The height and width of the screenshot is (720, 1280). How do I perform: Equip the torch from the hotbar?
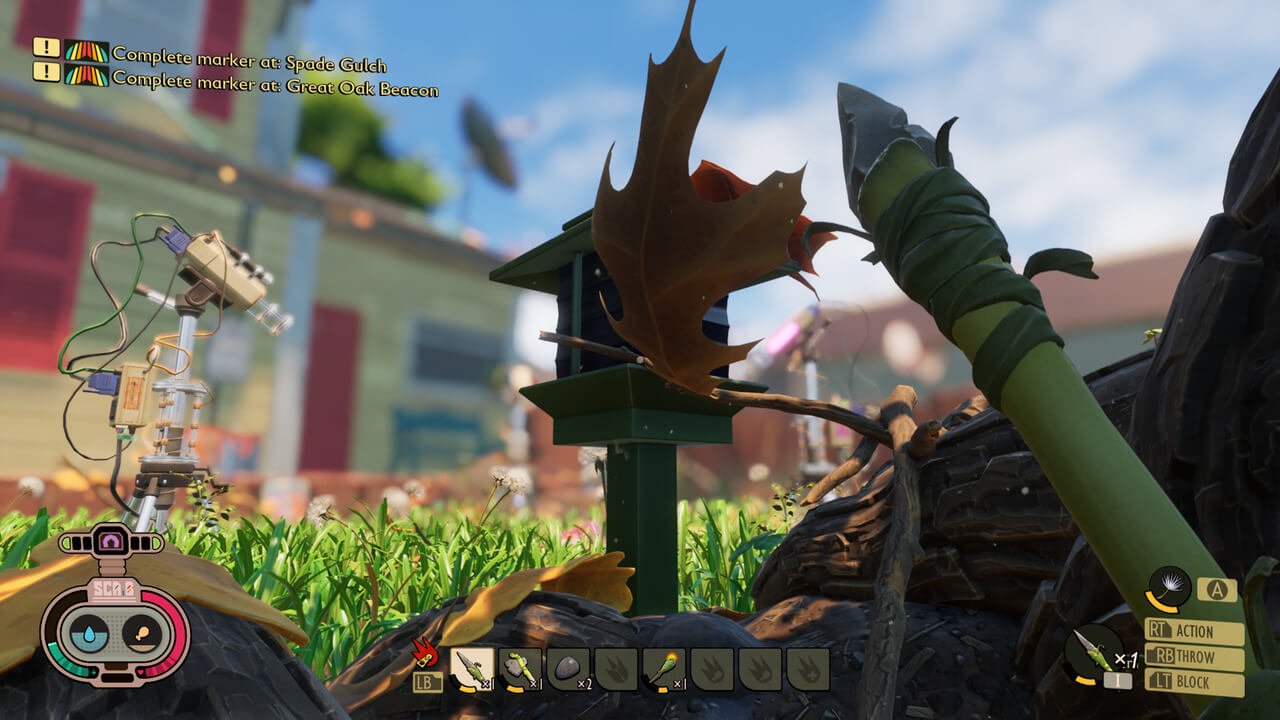[x=664, y=668]
